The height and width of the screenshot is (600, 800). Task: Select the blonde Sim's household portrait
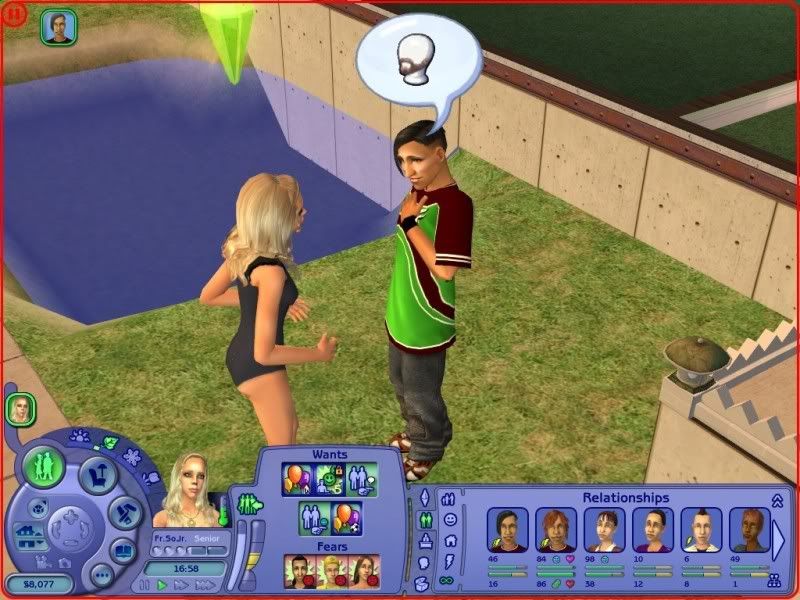click(19, 408)
